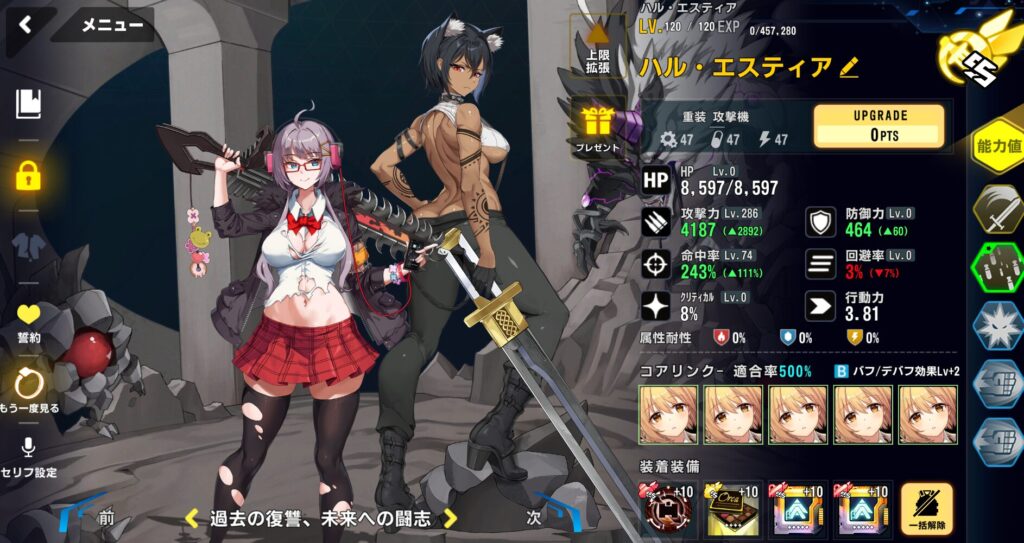Open the プレゼント gift button
1024x543 pixels.
(599, 130)
